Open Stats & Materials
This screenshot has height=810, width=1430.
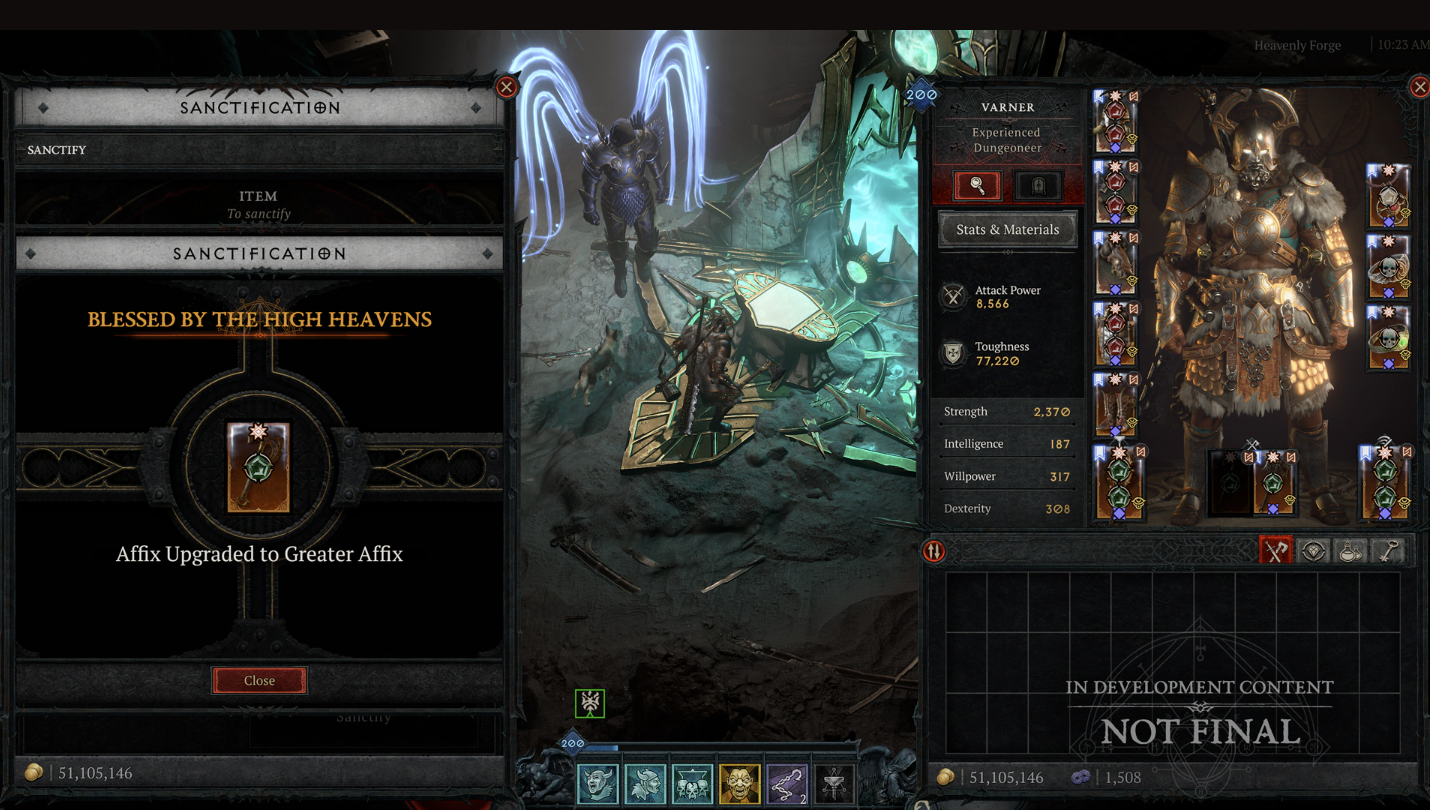coord(1007,229)
